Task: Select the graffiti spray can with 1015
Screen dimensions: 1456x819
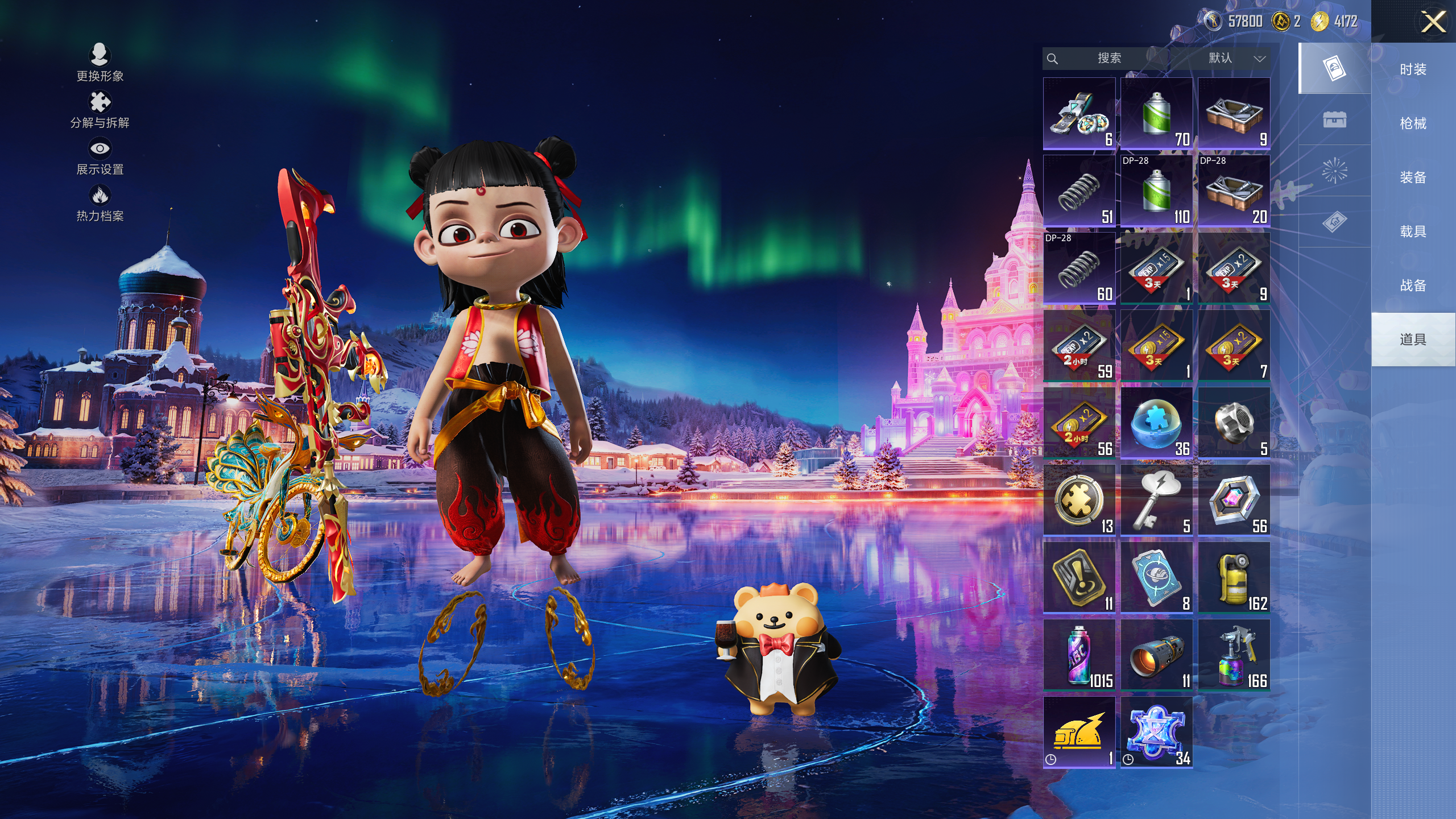Action: click(x=1079, y=655)
